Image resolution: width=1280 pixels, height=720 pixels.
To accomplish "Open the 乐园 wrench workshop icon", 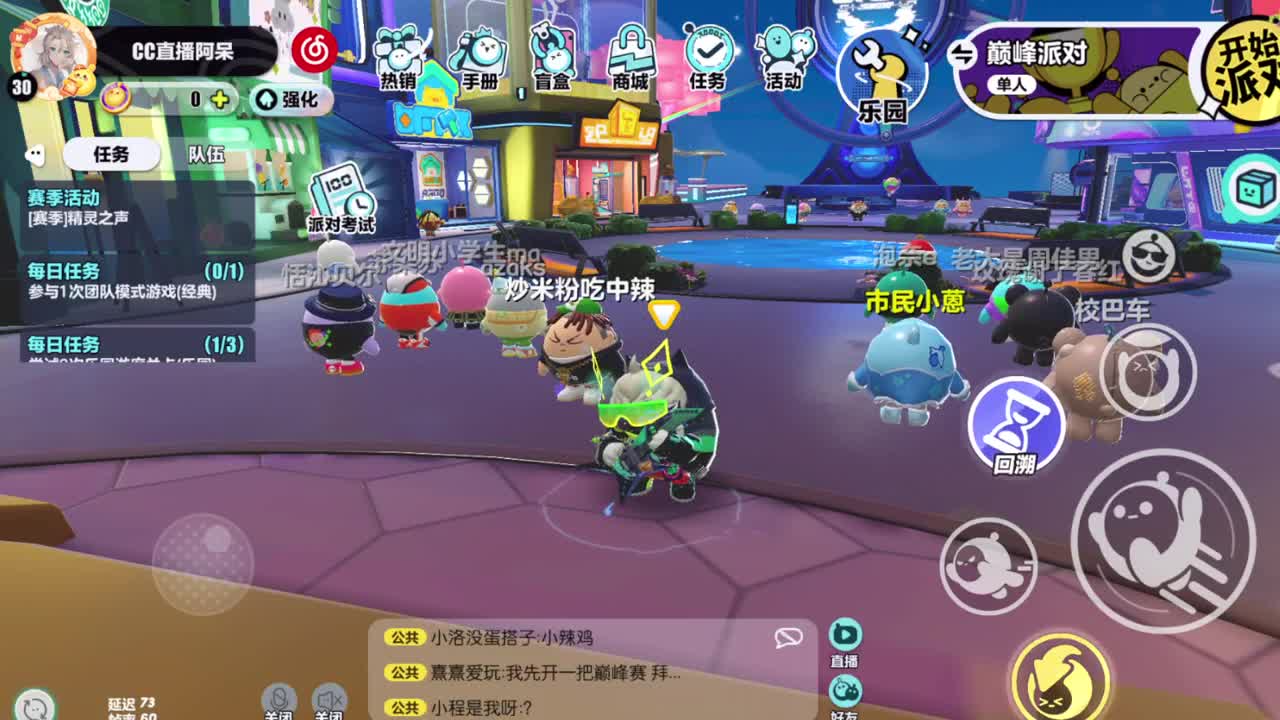I will (881, 72).
